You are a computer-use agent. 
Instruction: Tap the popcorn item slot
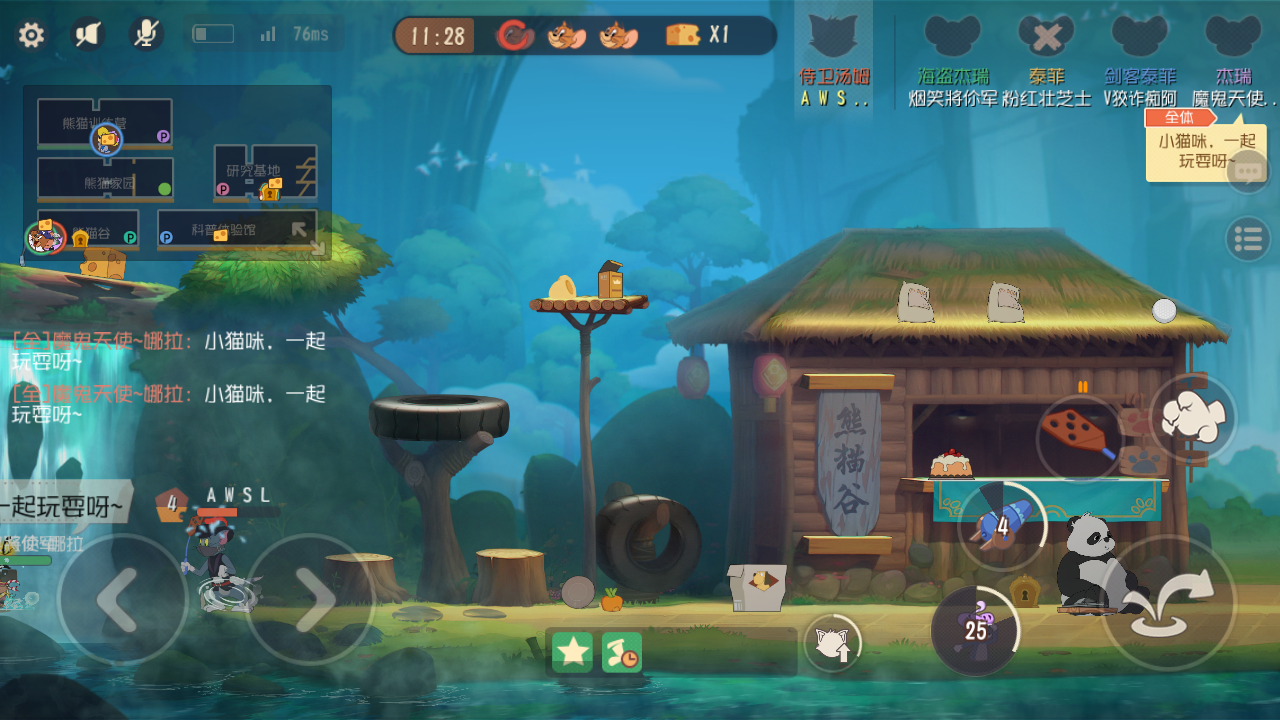[1193, 420]
